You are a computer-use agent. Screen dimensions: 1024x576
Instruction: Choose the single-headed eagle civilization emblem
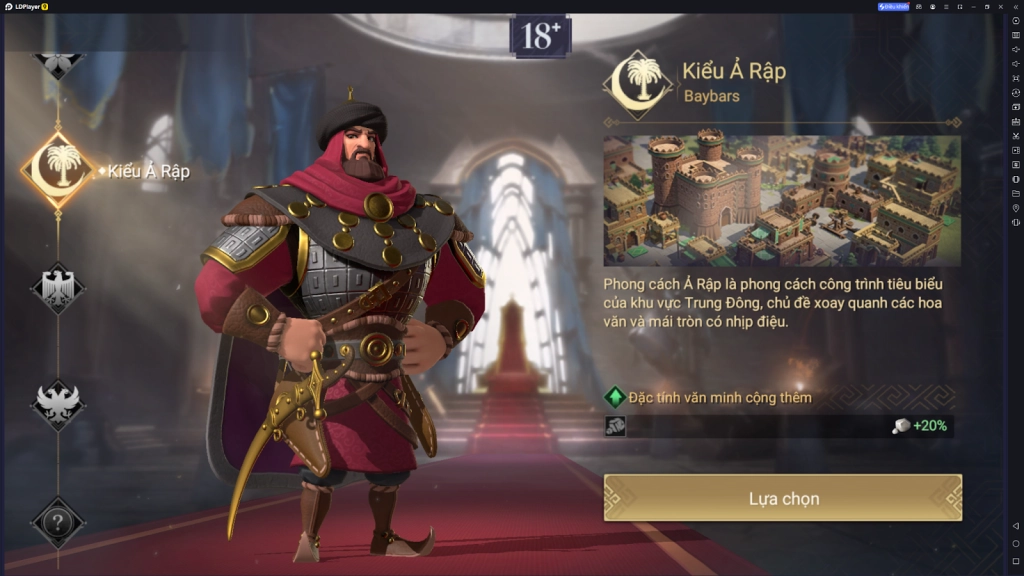point(58,288)
